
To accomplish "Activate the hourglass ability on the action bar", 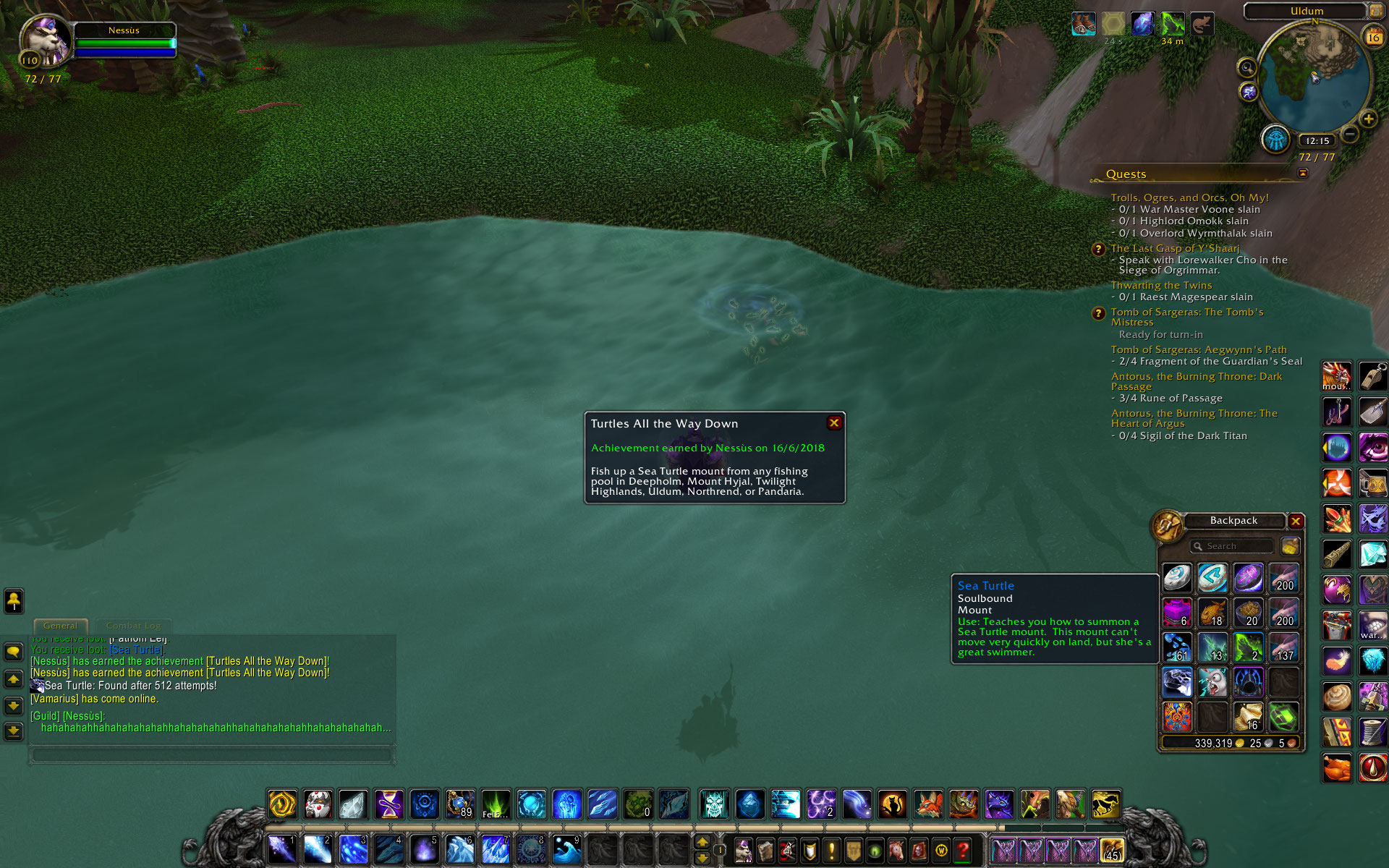I will click(x=388, y=804).
